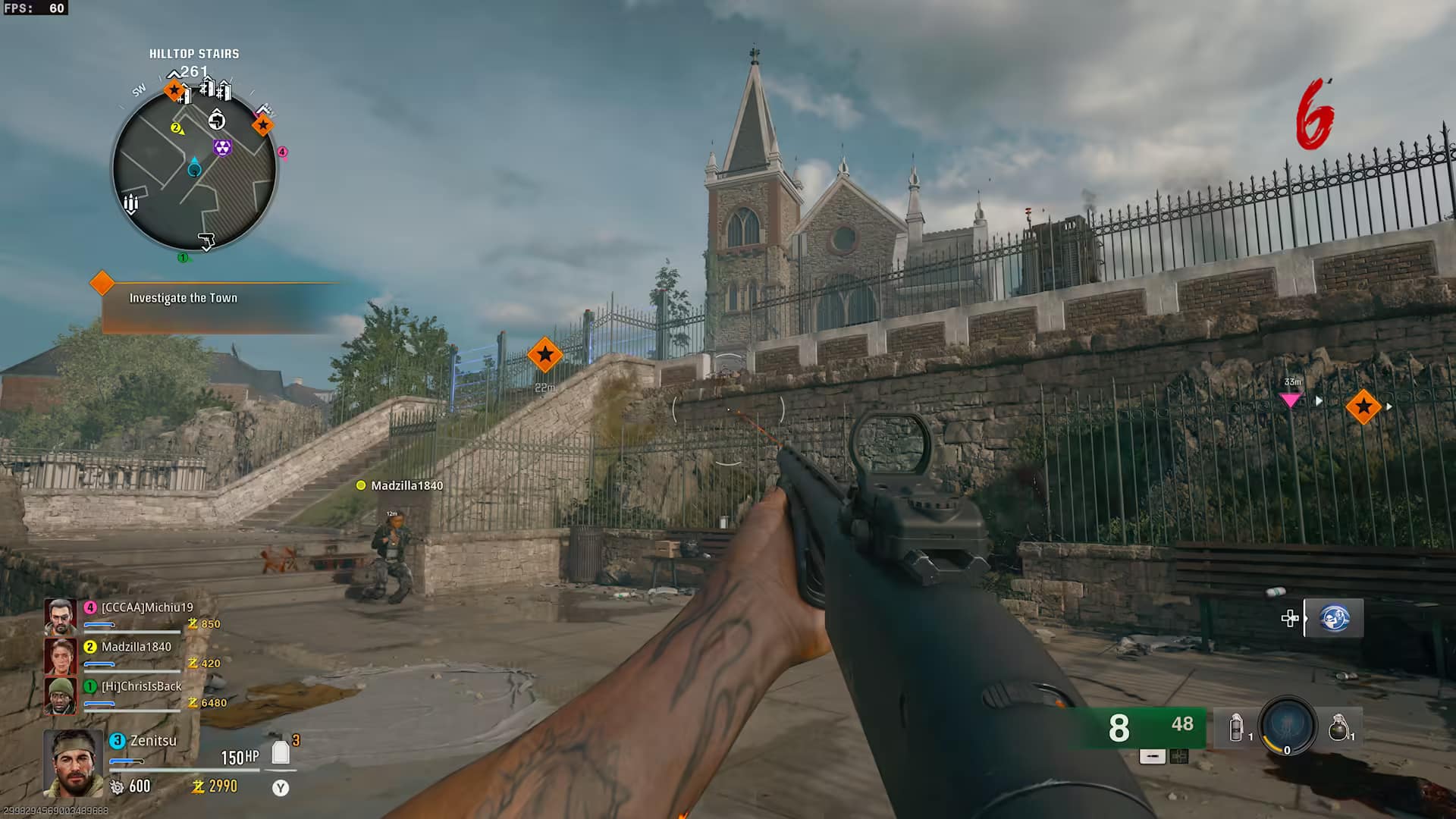Click the green ammo mod icon beside the magazine
The width and height of the screenshot is (1456, 819).
click(x=1178, y=756)
